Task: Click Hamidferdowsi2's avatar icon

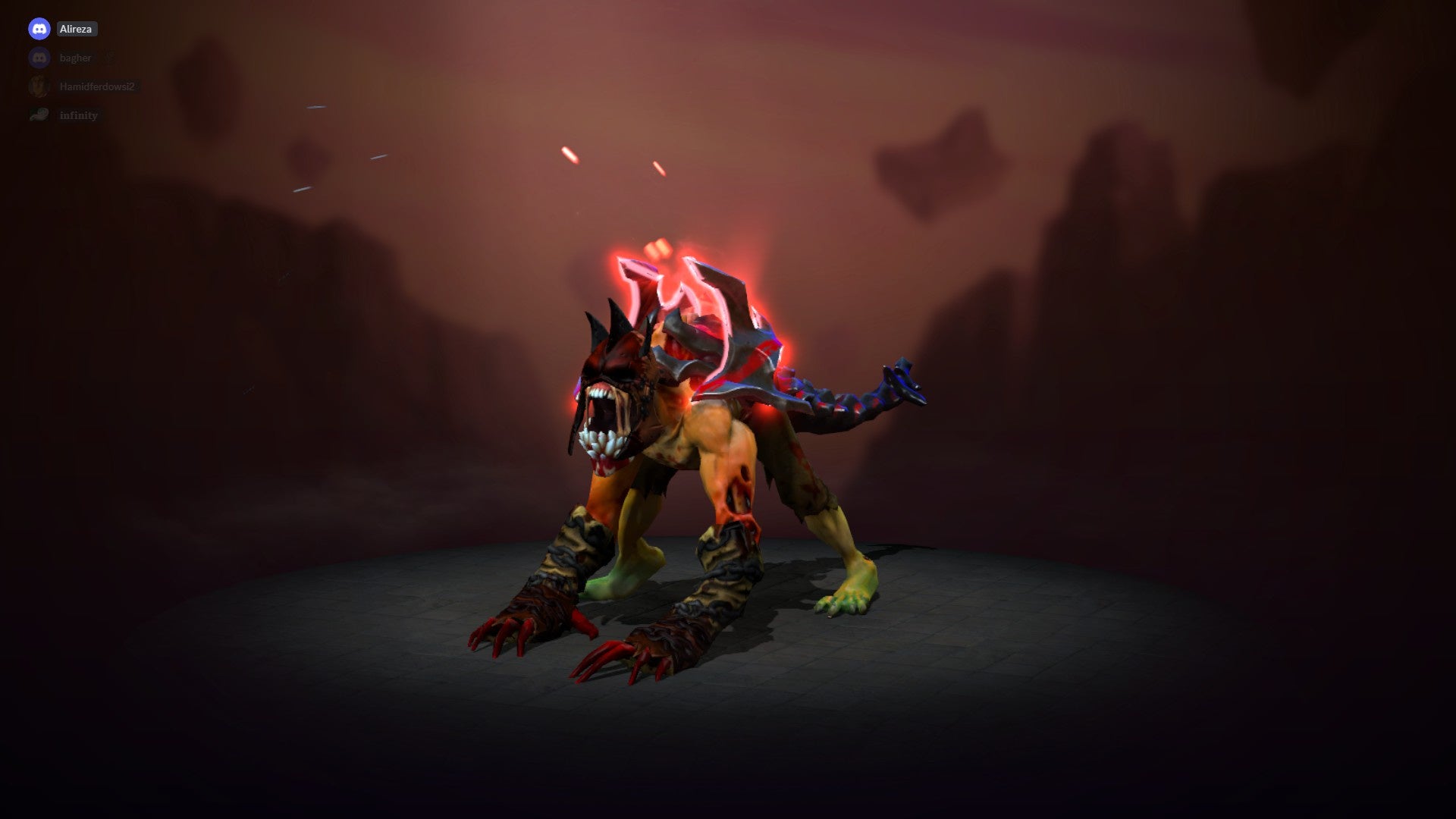Action: (x=39, y=86)
